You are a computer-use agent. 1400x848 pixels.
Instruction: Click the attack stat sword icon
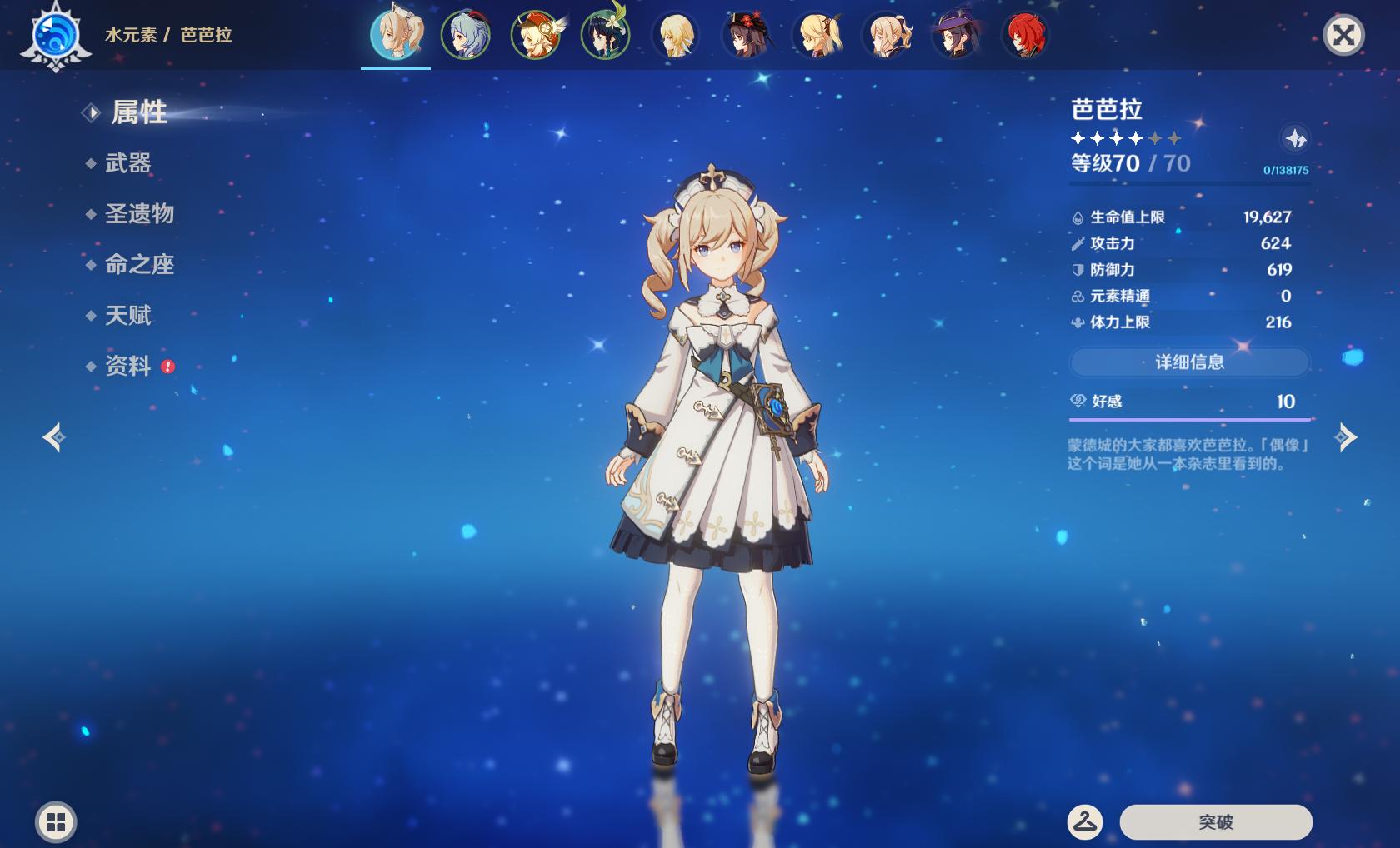click(x=1077, y=243)
